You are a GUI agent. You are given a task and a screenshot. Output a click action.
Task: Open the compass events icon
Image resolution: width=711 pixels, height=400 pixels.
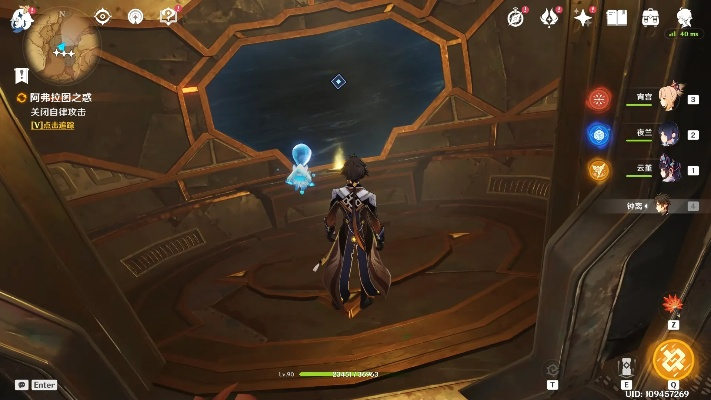(516, 17)
